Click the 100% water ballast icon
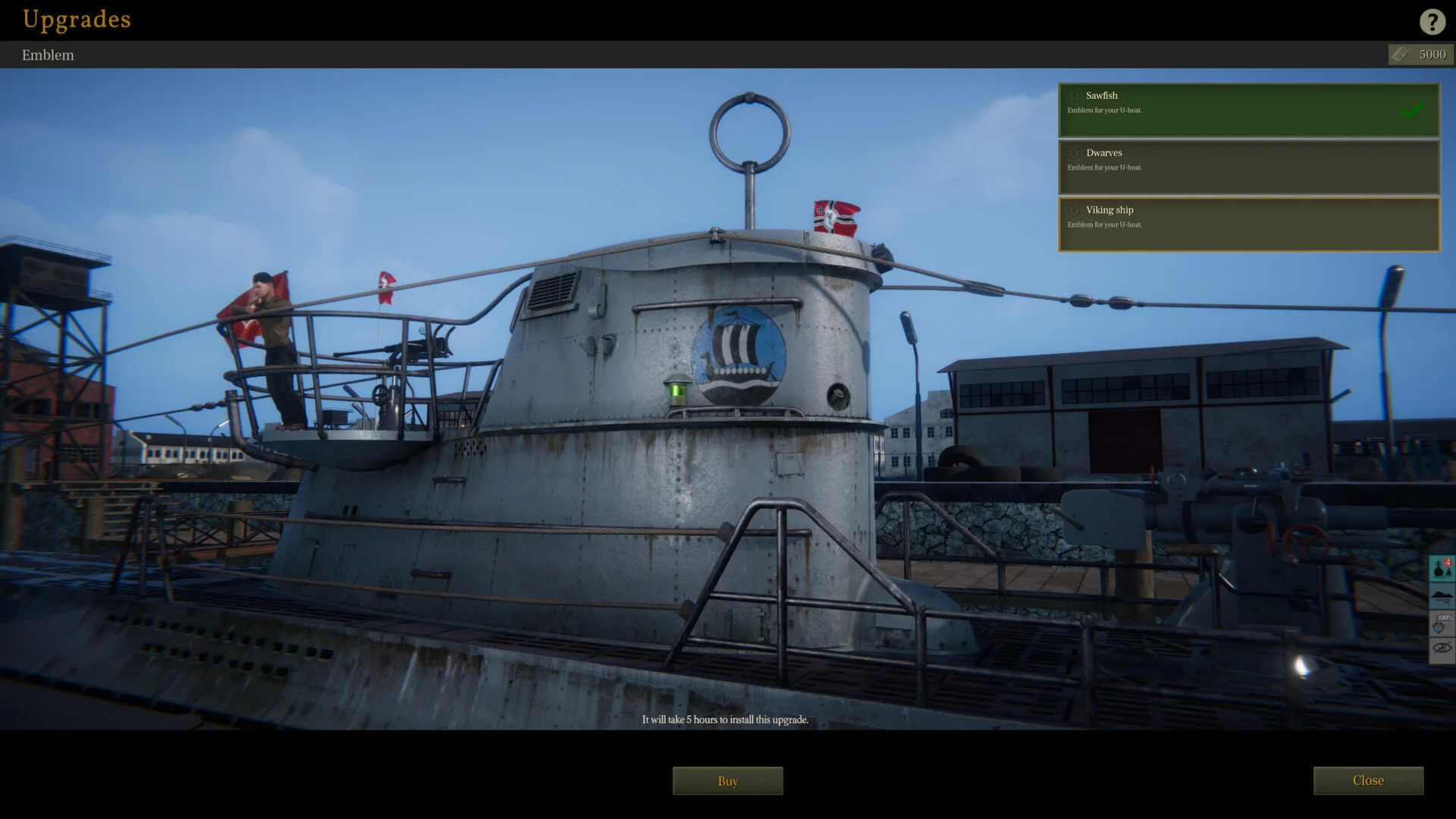The width and height of the screenshot is (1456, 819). (1441, 623)
